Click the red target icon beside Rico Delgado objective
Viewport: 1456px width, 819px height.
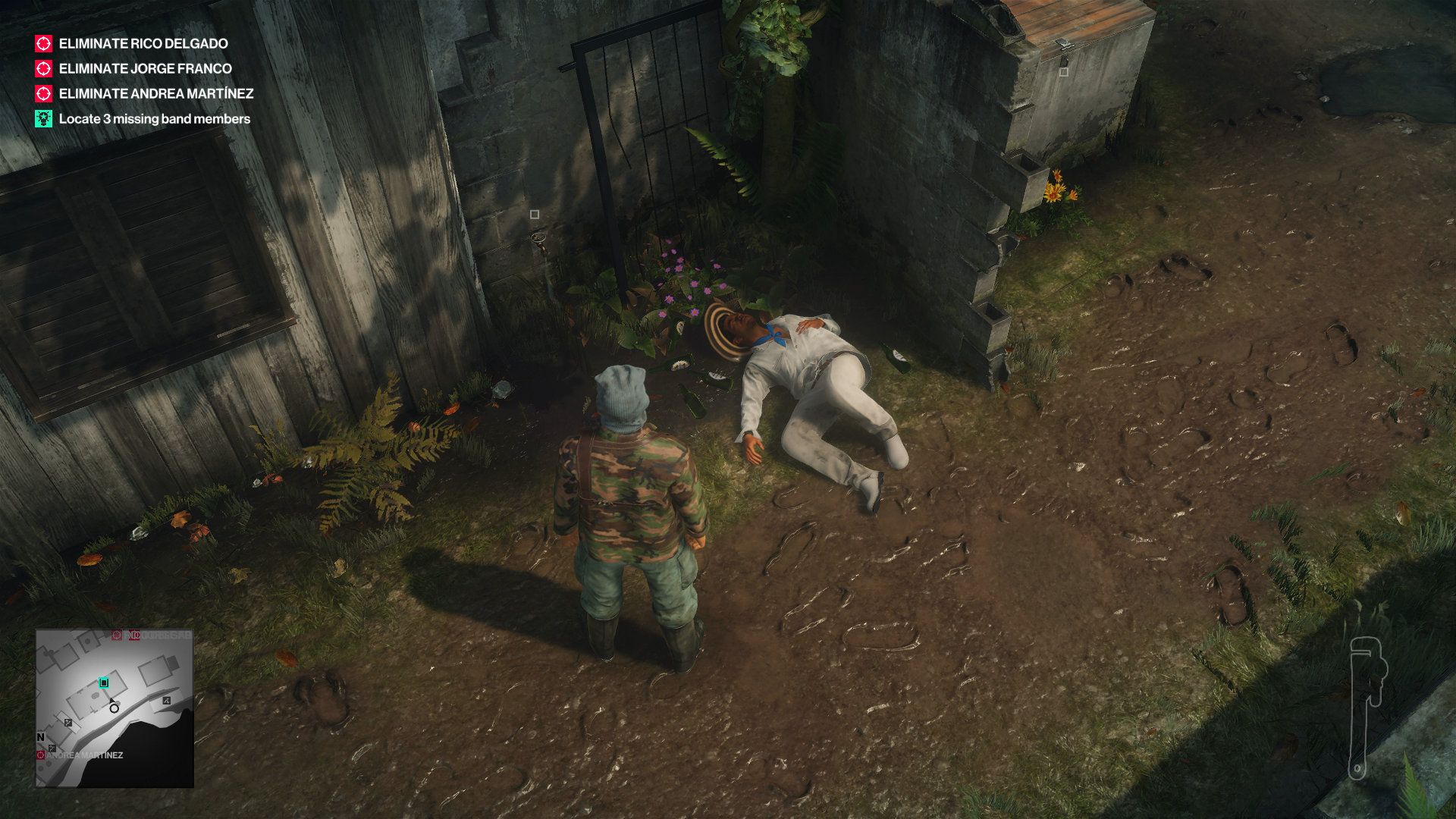[42, 44]
